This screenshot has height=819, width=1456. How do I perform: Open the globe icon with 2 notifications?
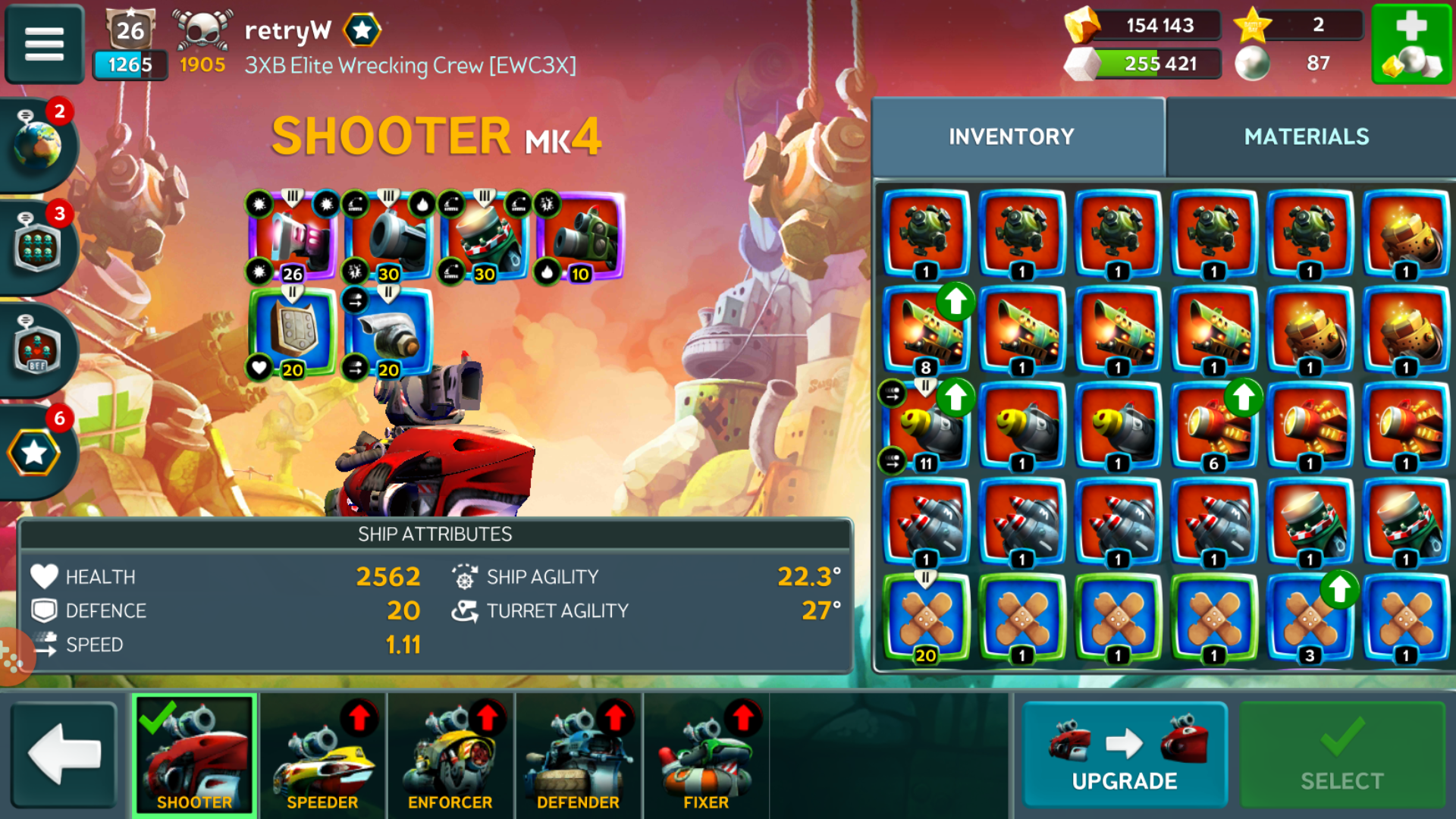pyautogui.click(x=38, y=144)
